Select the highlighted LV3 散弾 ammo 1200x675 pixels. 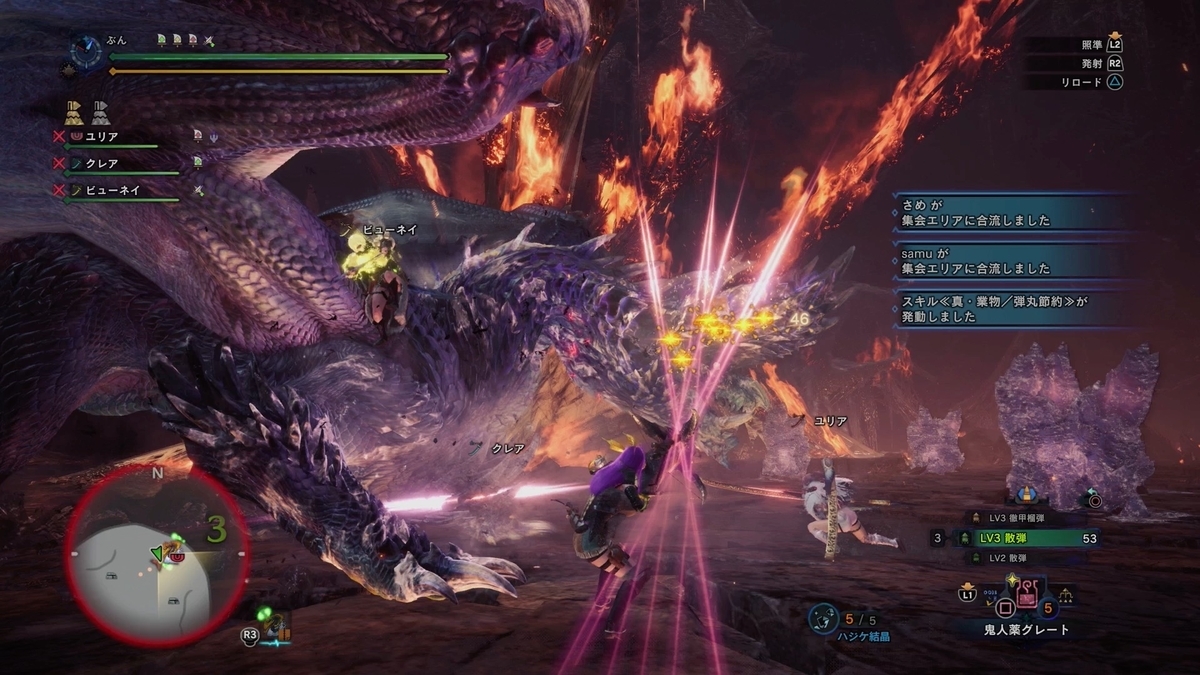tap(1030, 538)
